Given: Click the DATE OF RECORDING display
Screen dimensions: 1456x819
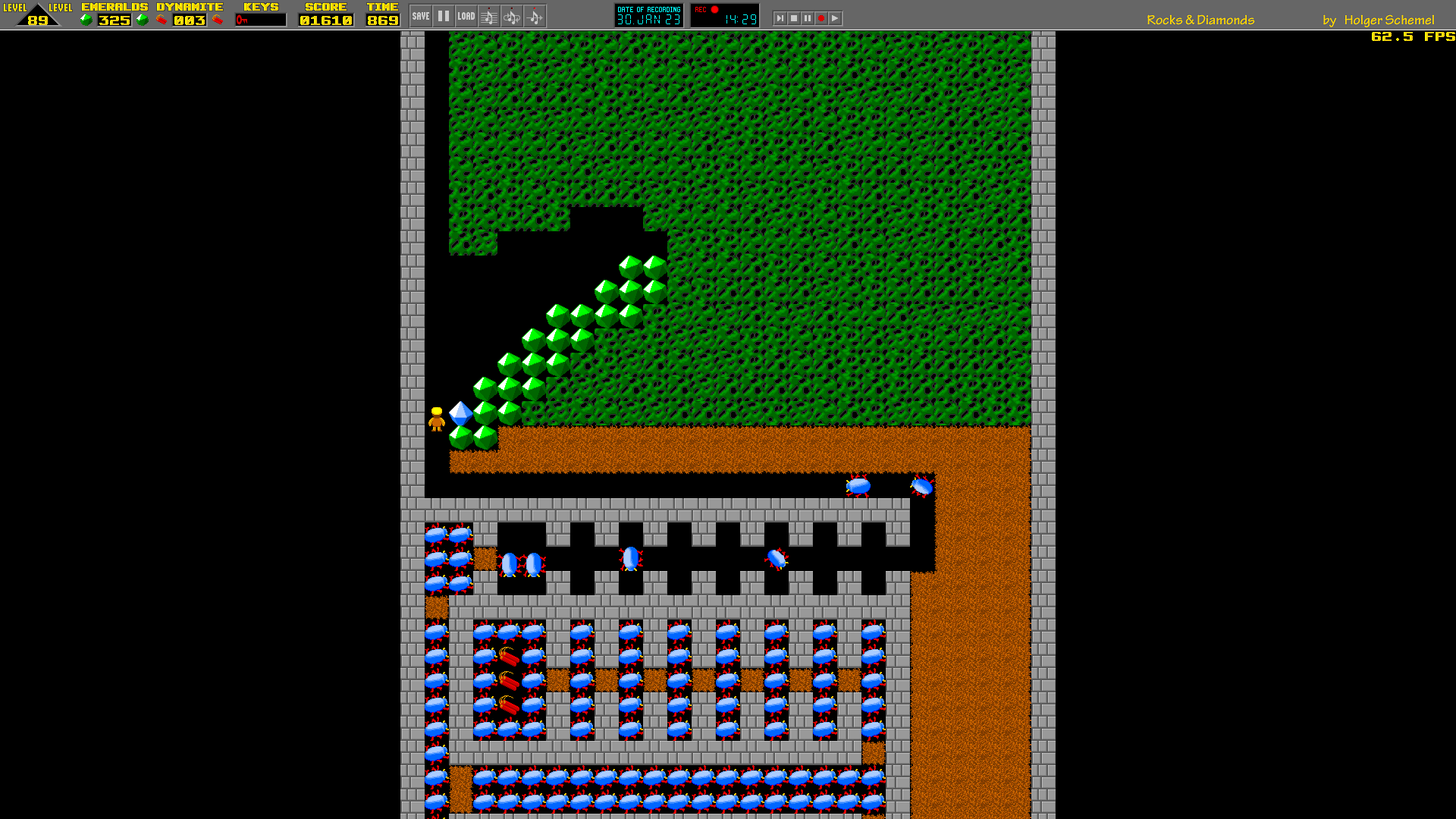Looking at the screenshot, I should [x=648, y=14].
